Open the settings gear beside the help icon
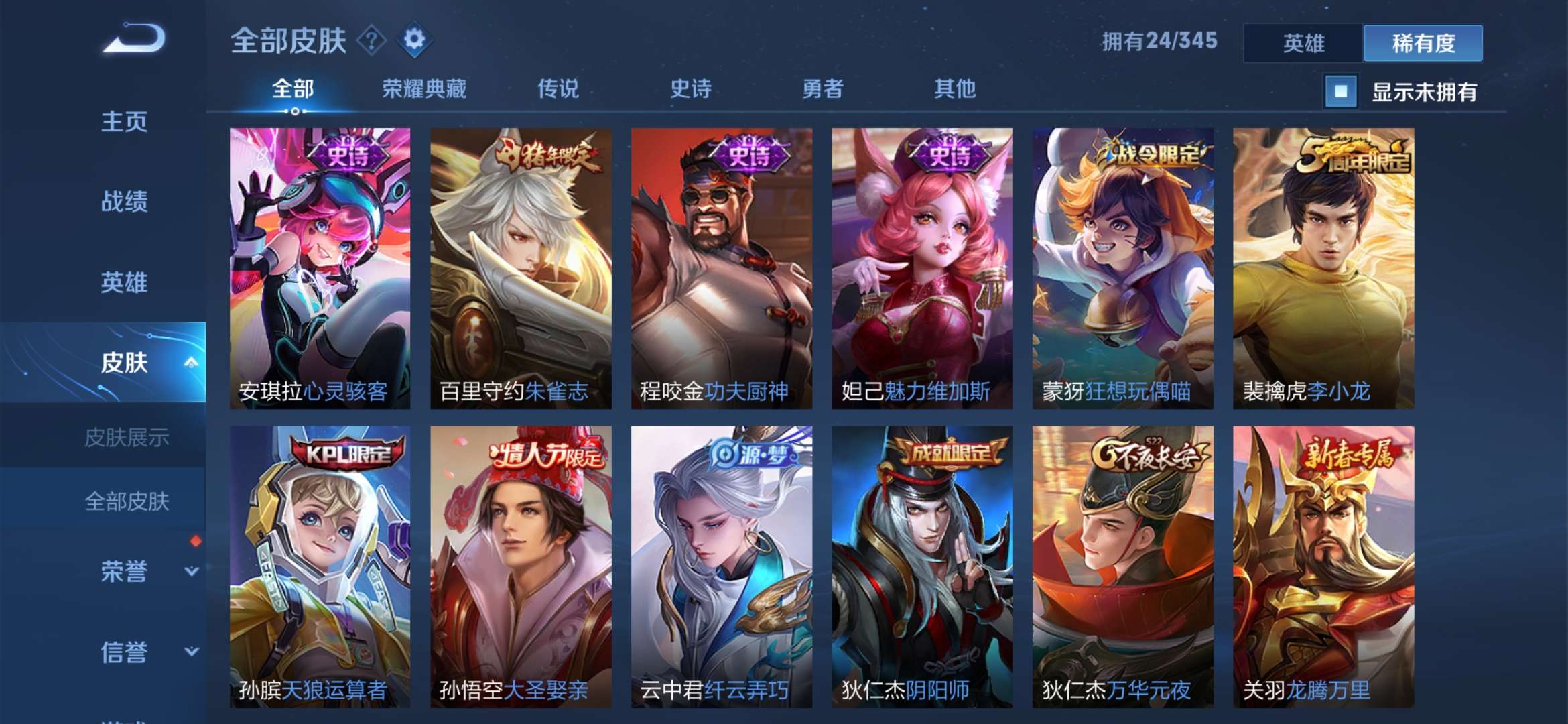This screenshot has height=724, width=1568. (416, 42)
